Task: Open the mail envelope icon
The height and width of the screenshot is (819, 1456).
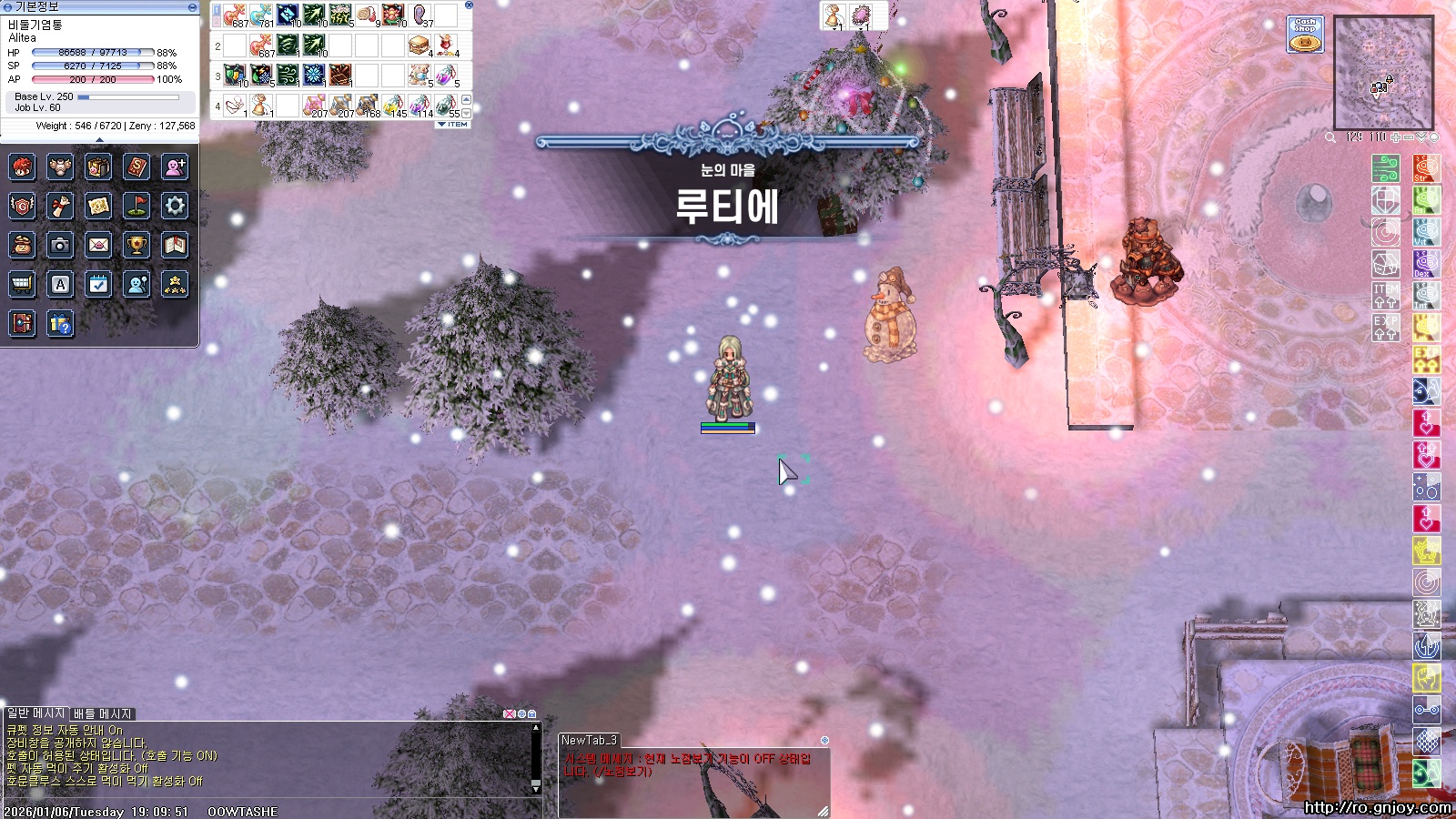Action: point(98,245)
